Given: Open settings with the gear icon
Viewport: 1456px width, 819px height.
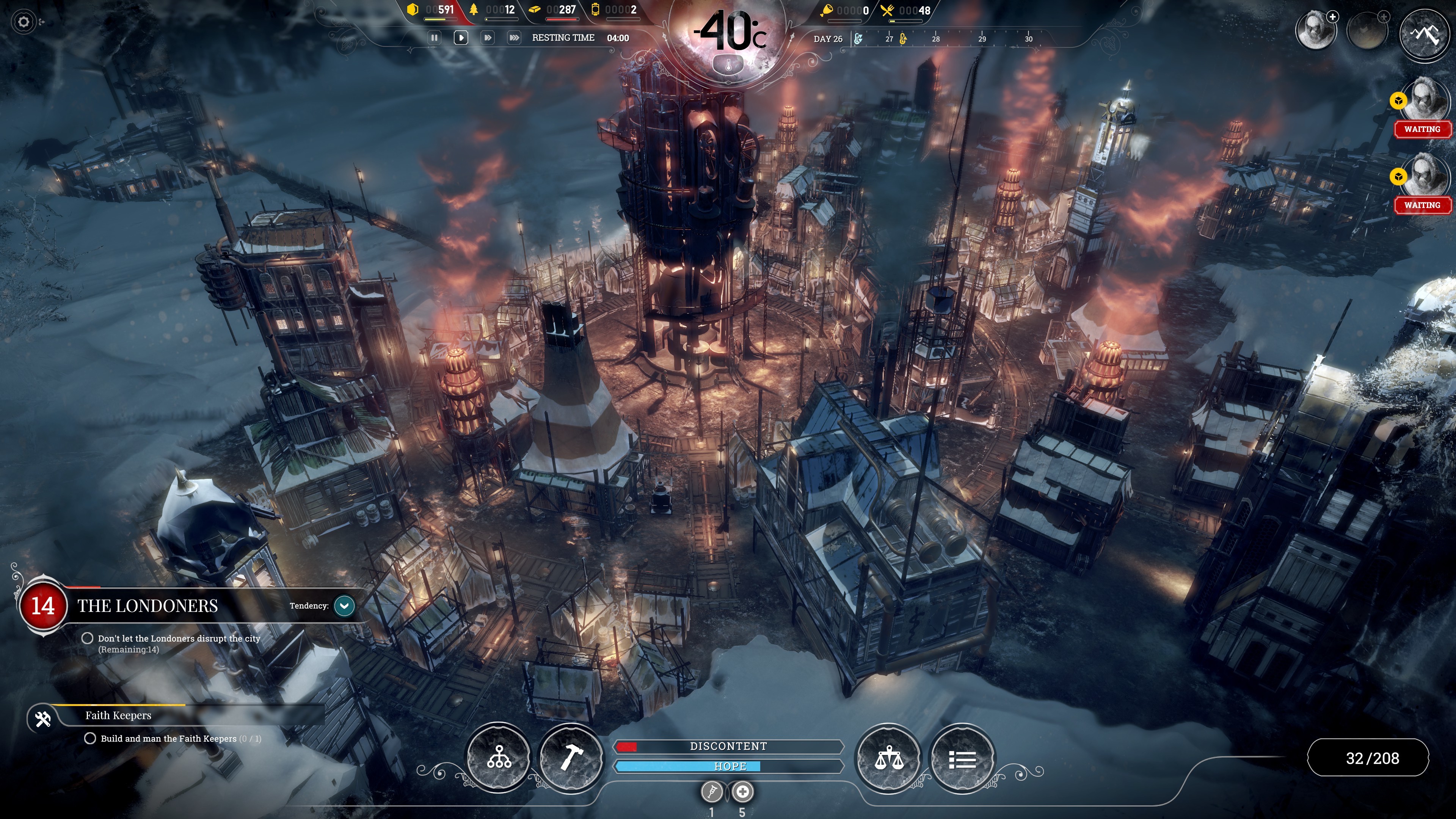Looking at the screenshot, I should click(24, 22).
